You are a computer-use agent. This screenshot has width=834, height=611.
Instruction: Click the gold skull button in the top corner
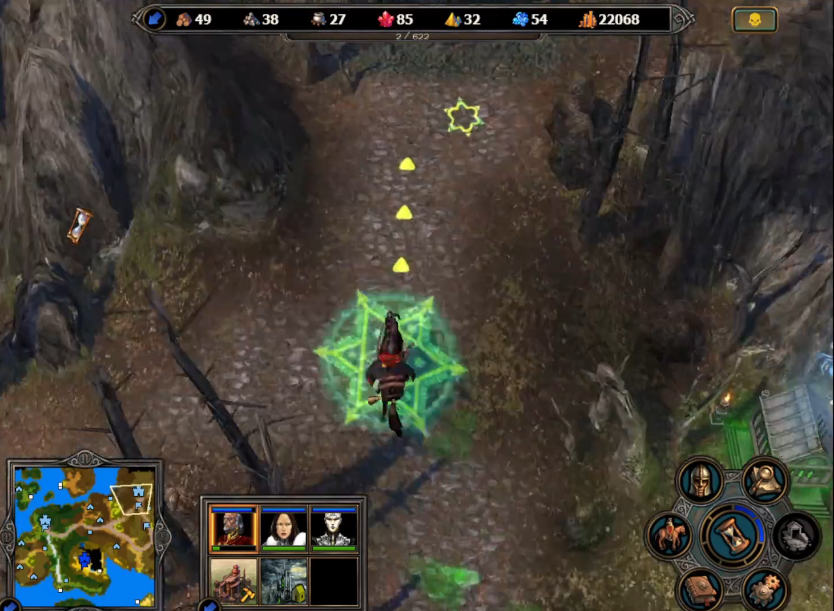click(x=754, y=19)
